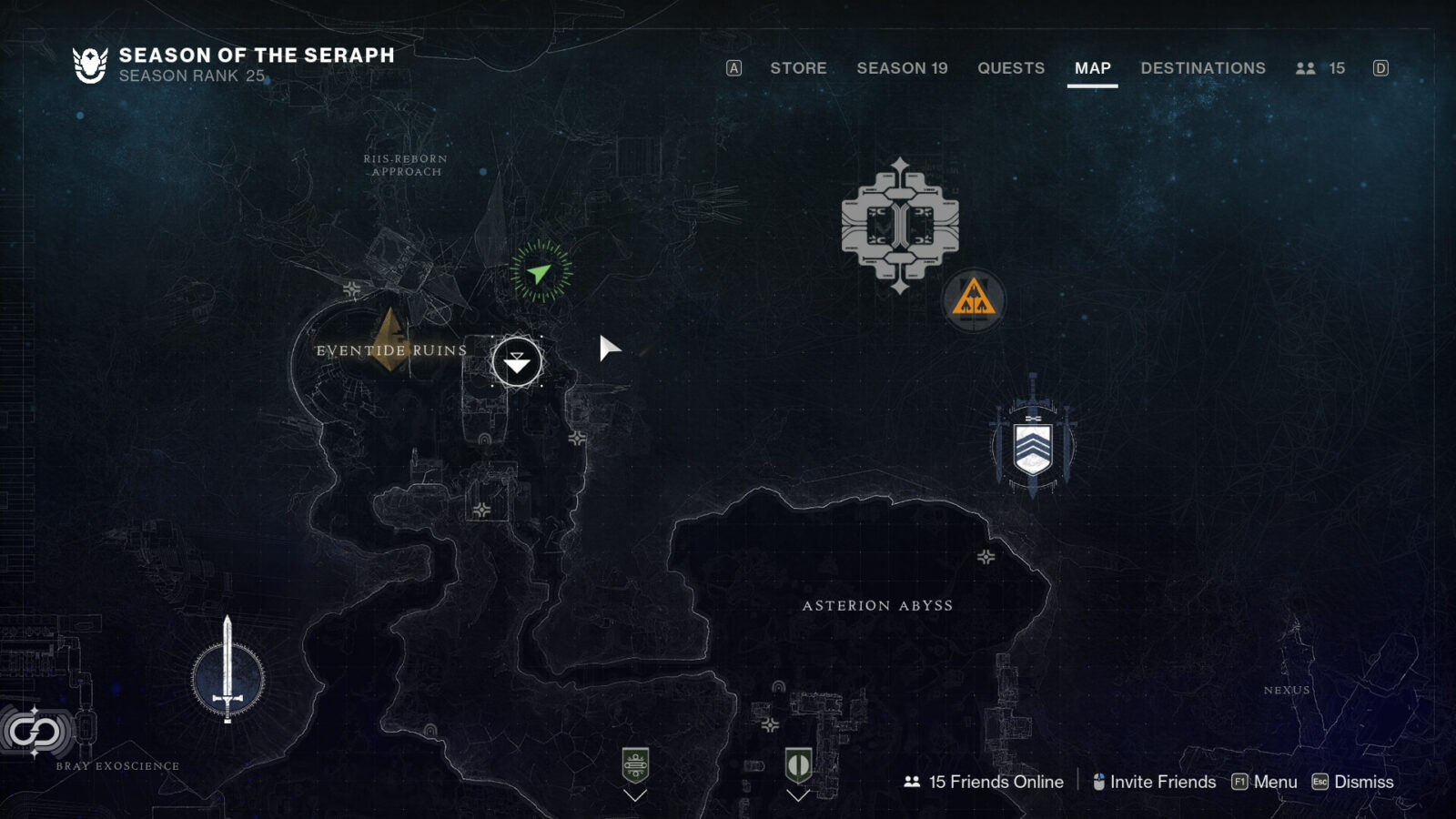This screenshot has height=819, width=1456.
Task: Open Variks the vendor at the bottom
Action: tap(634, 763)
